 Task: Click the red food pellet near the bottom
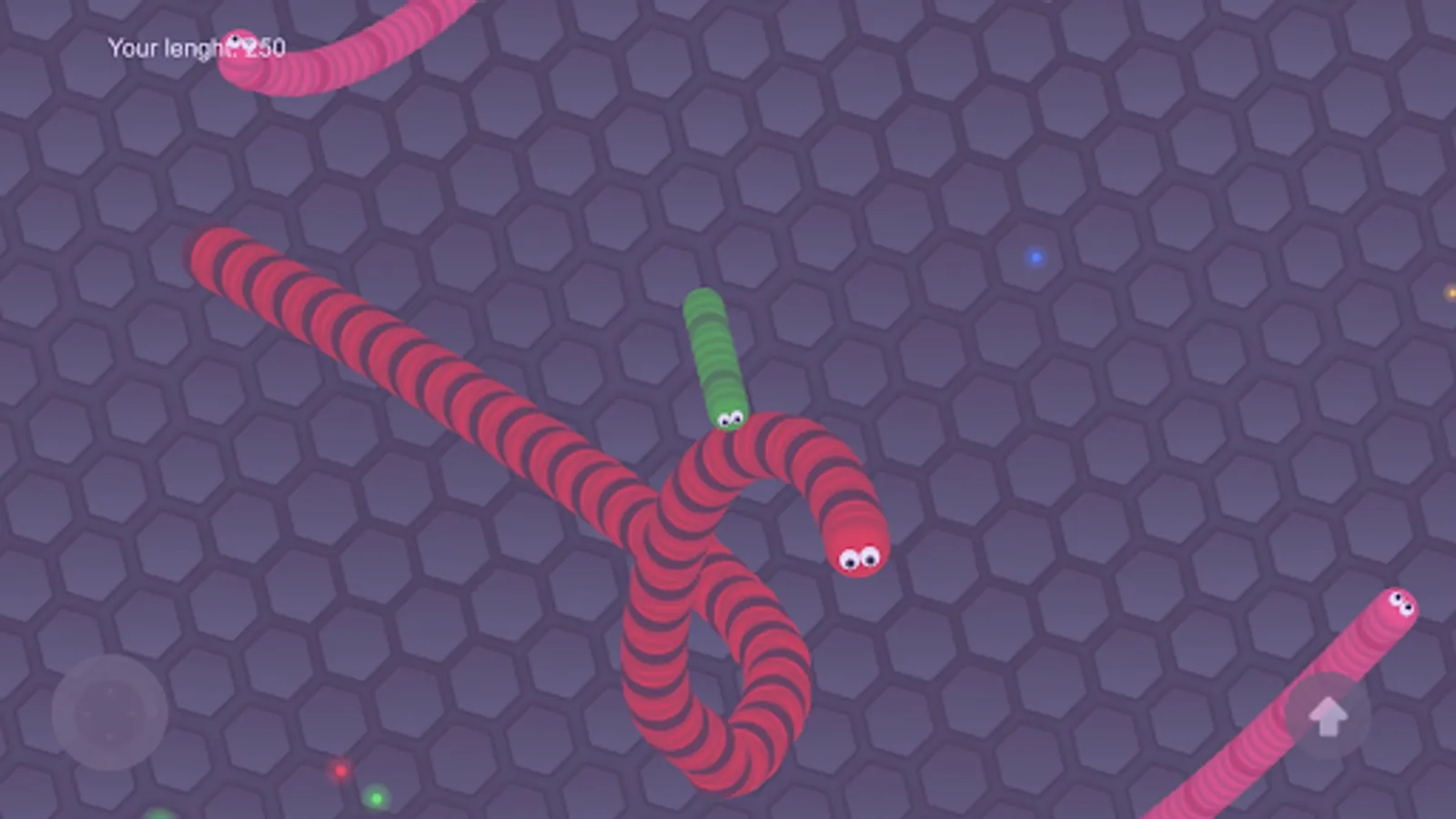[x=341, y=769]
